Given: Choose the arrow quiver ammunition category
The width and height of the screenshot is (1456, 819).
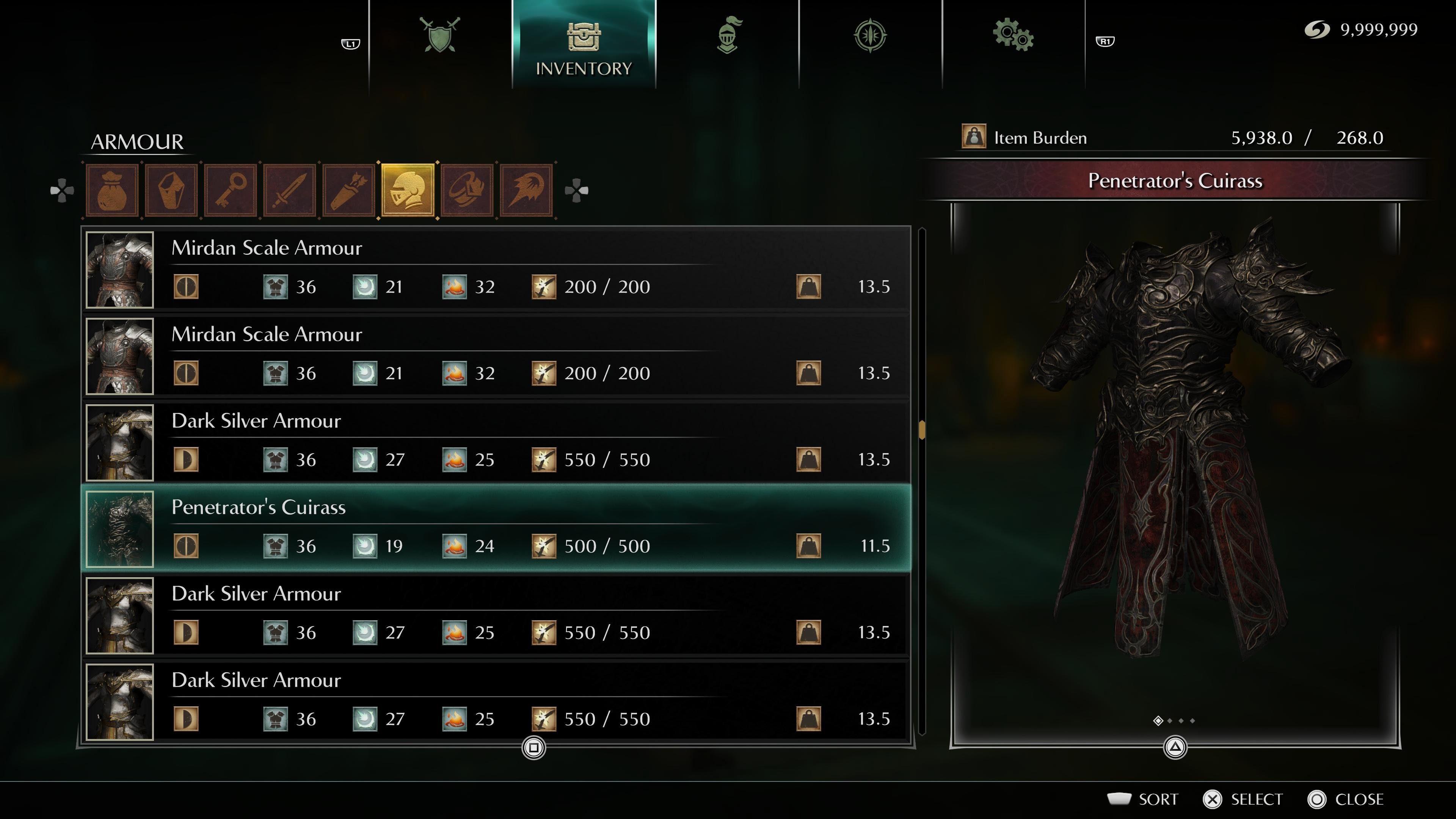Looking at the screenshot, I should tap(349, 190).
